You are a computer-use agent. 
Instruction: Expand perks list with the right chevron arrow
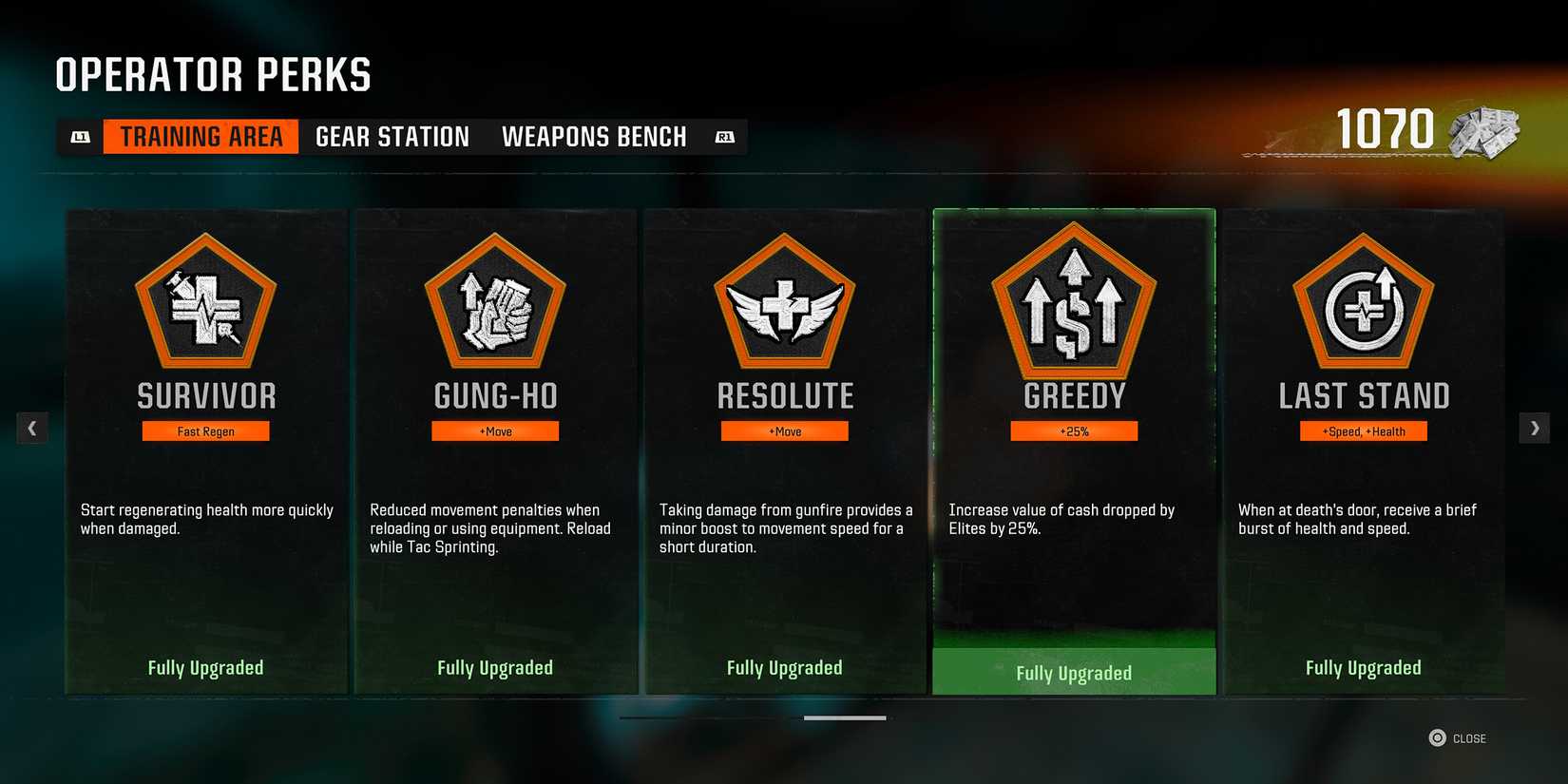pos(1535,428)
